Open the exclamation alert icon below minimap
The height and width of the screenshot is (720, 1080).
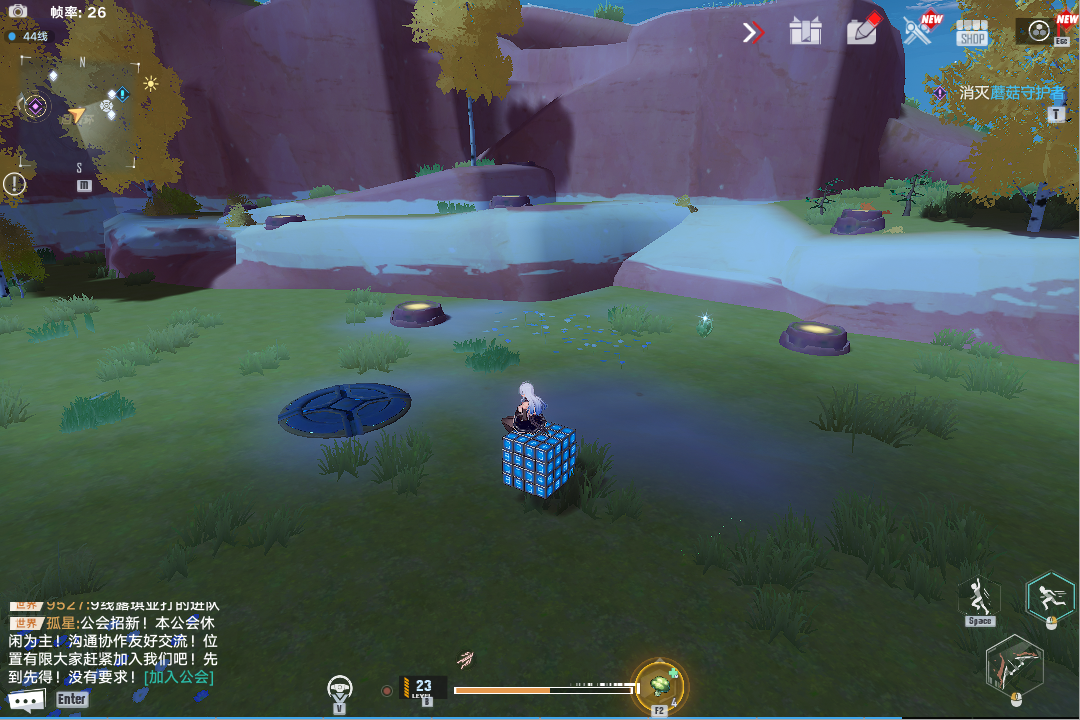point(14,184)
